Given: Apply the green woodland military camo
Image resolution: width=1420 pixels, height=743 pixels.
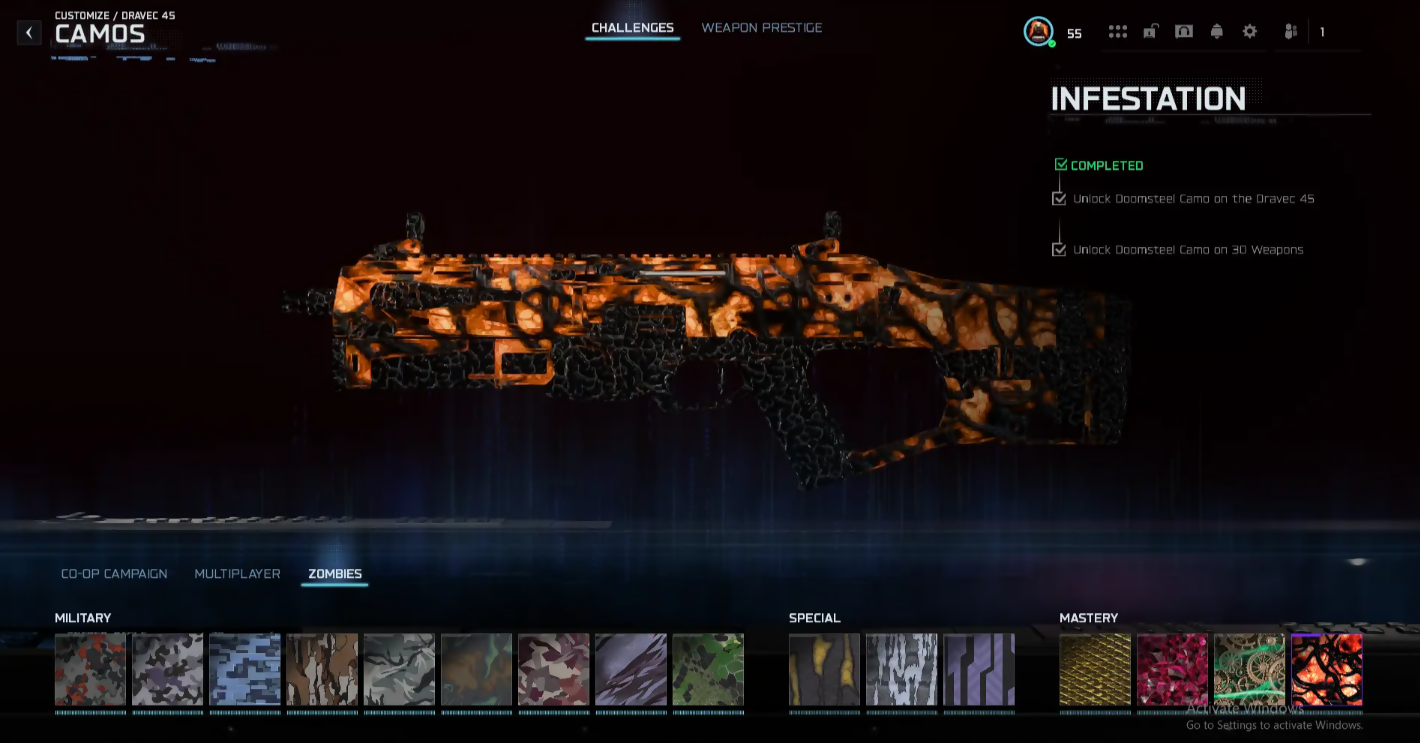Looking at the screenshot, I should (708, 669).
